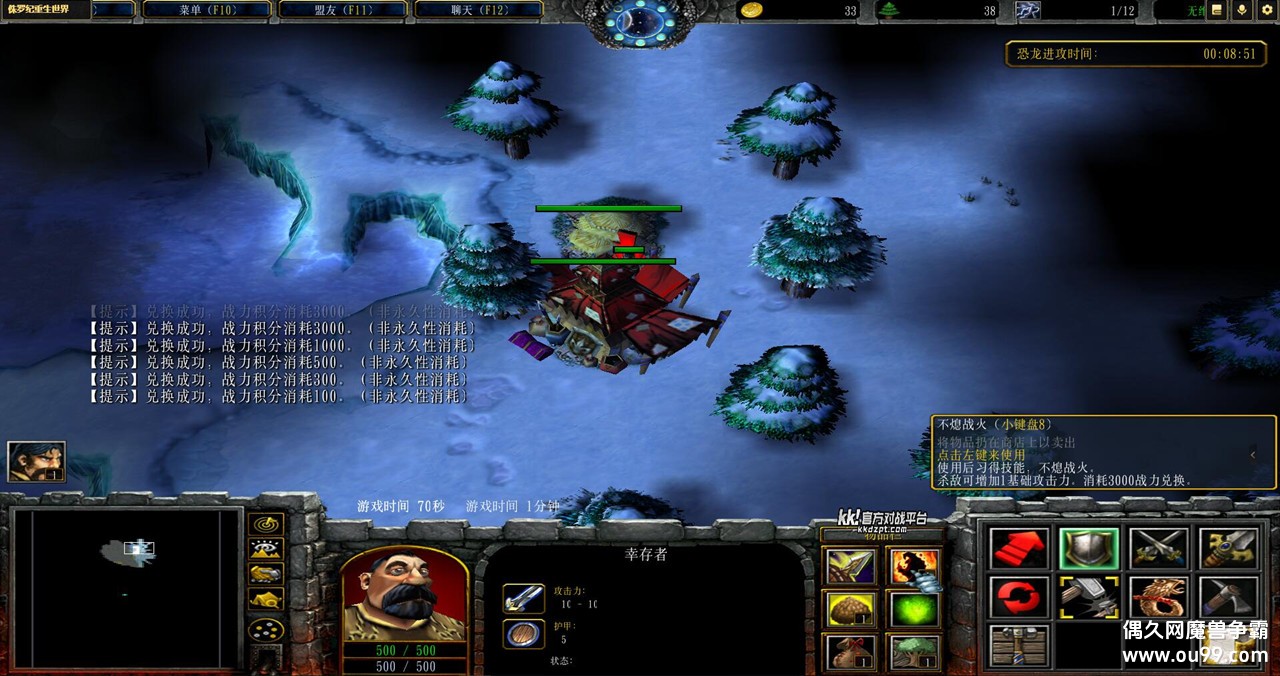Open the formation toggle button with dots
This screenshot has width=1280, height=676.
(266, 630)
